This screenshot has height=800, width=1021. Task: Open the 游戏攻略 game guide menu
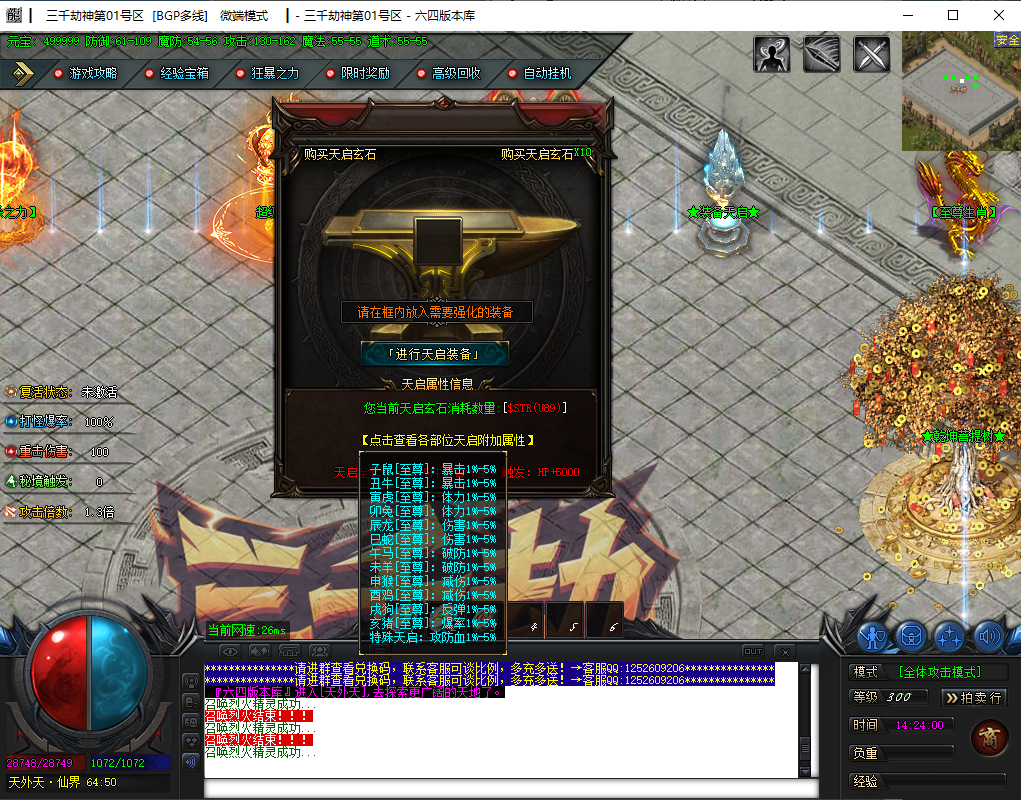click(92, 73)
